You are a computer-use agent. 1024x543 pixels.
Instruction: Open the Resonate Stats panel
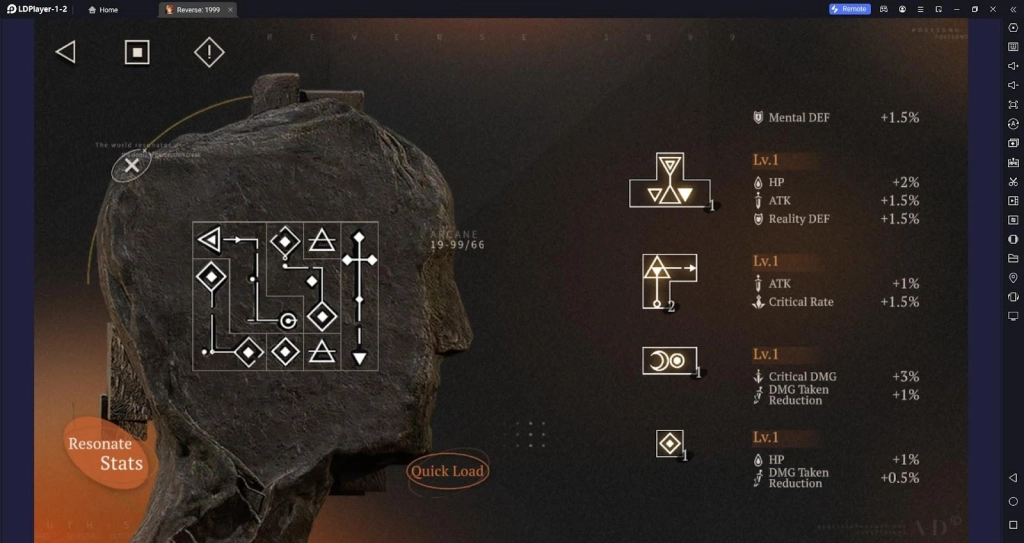tap(106, 453)
